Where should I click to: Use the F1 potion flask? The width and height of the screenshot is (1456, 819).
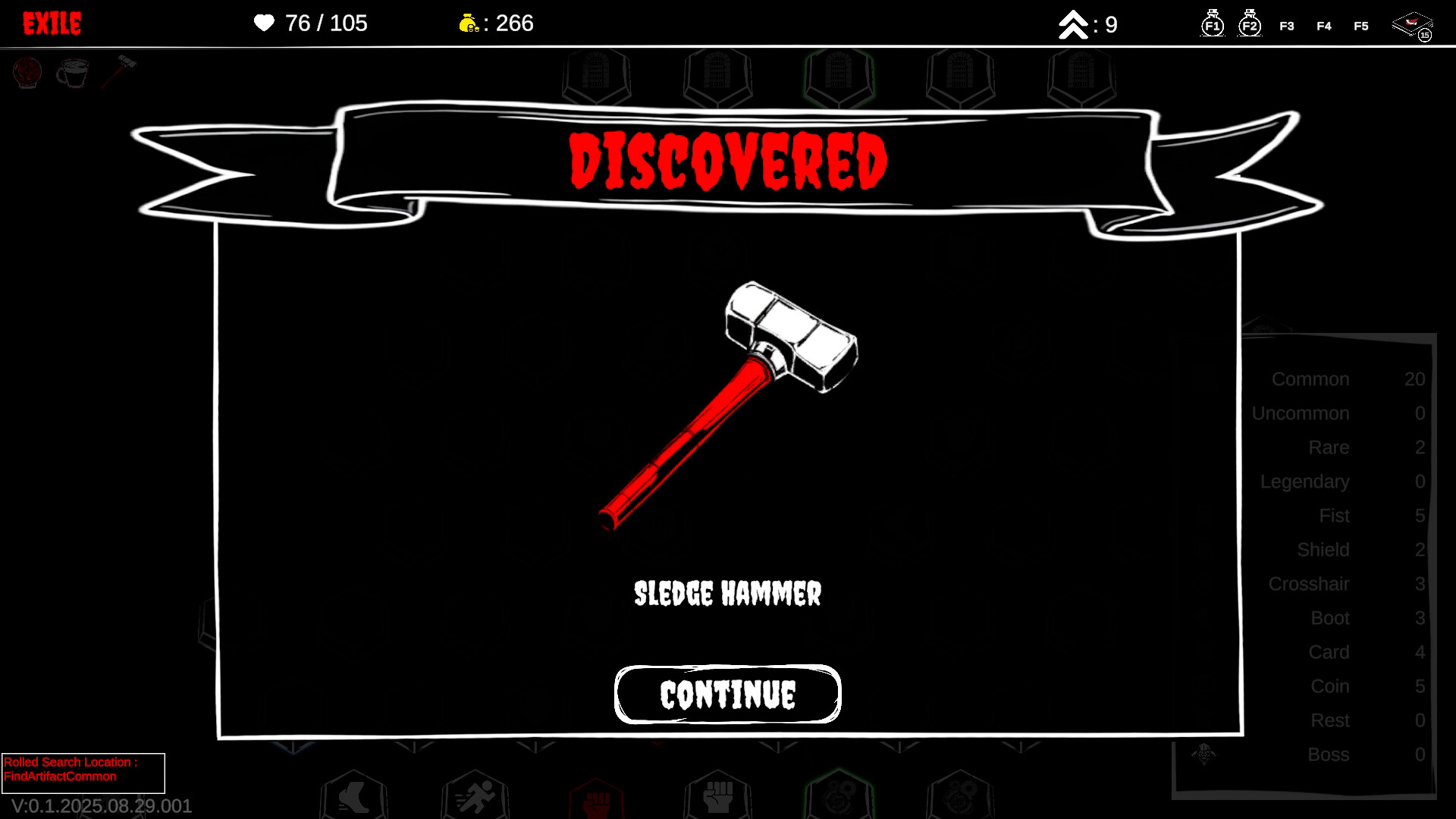pos(1213,25)
